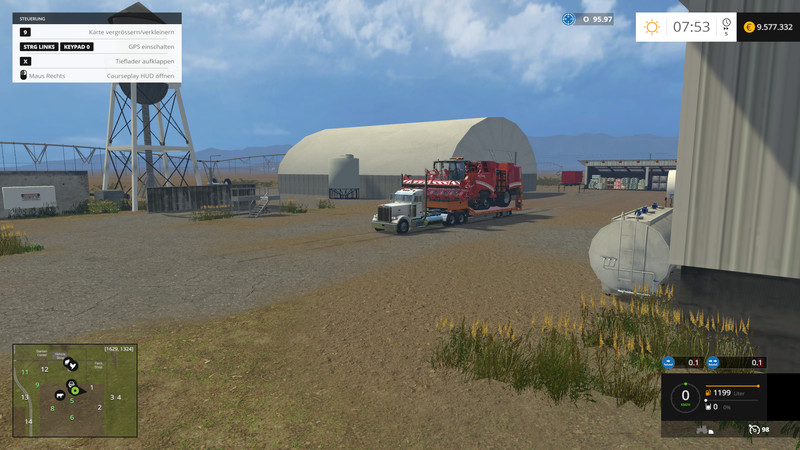Viewport: 800px width, 450px height.
Task: Click the orange fuel pump icon
Action: (710, 393)
